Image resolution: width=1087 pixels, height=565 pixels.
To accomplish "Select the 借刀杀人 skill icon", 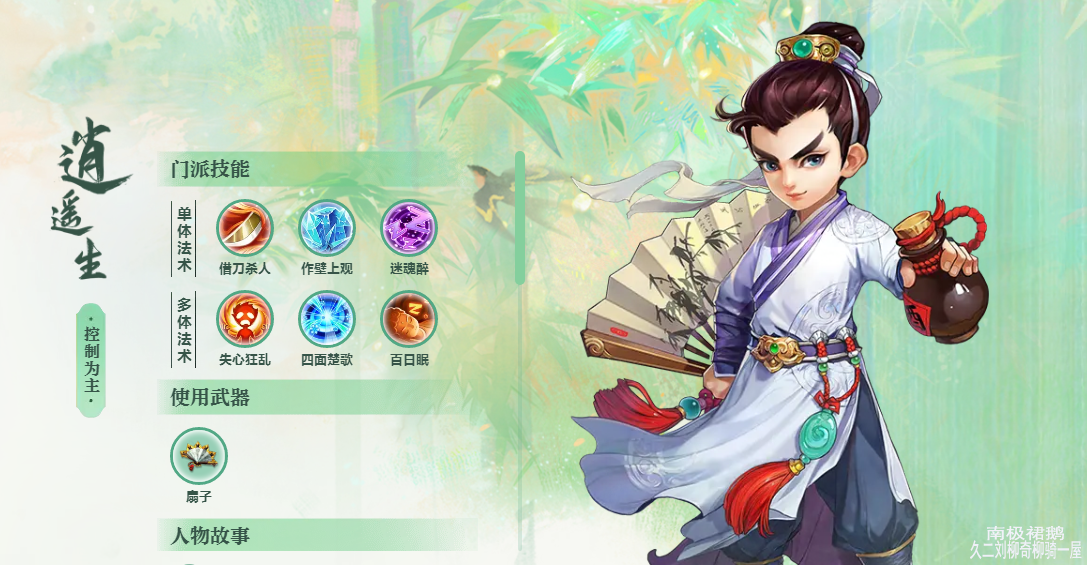I will click(245, 228).
